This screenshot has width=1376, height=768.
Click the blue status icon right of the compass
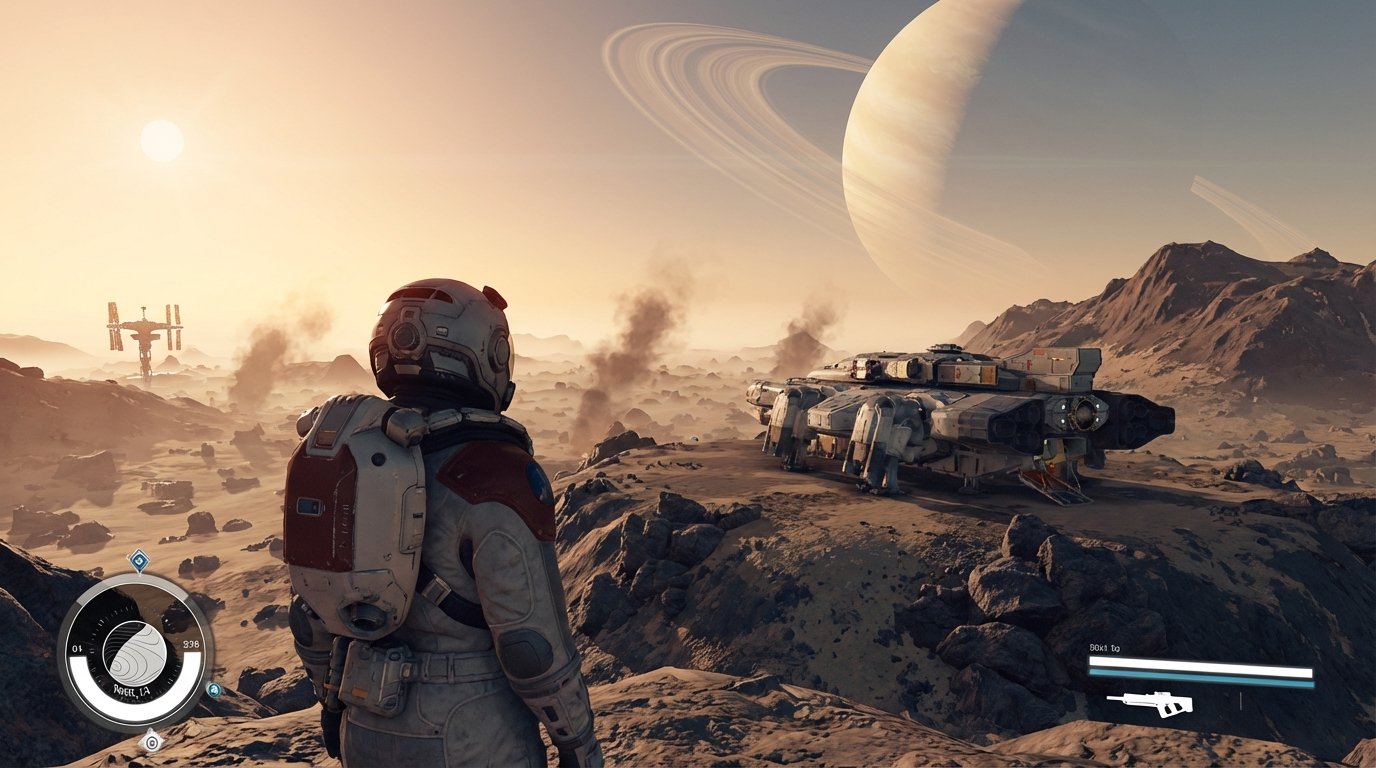[214, 688]
